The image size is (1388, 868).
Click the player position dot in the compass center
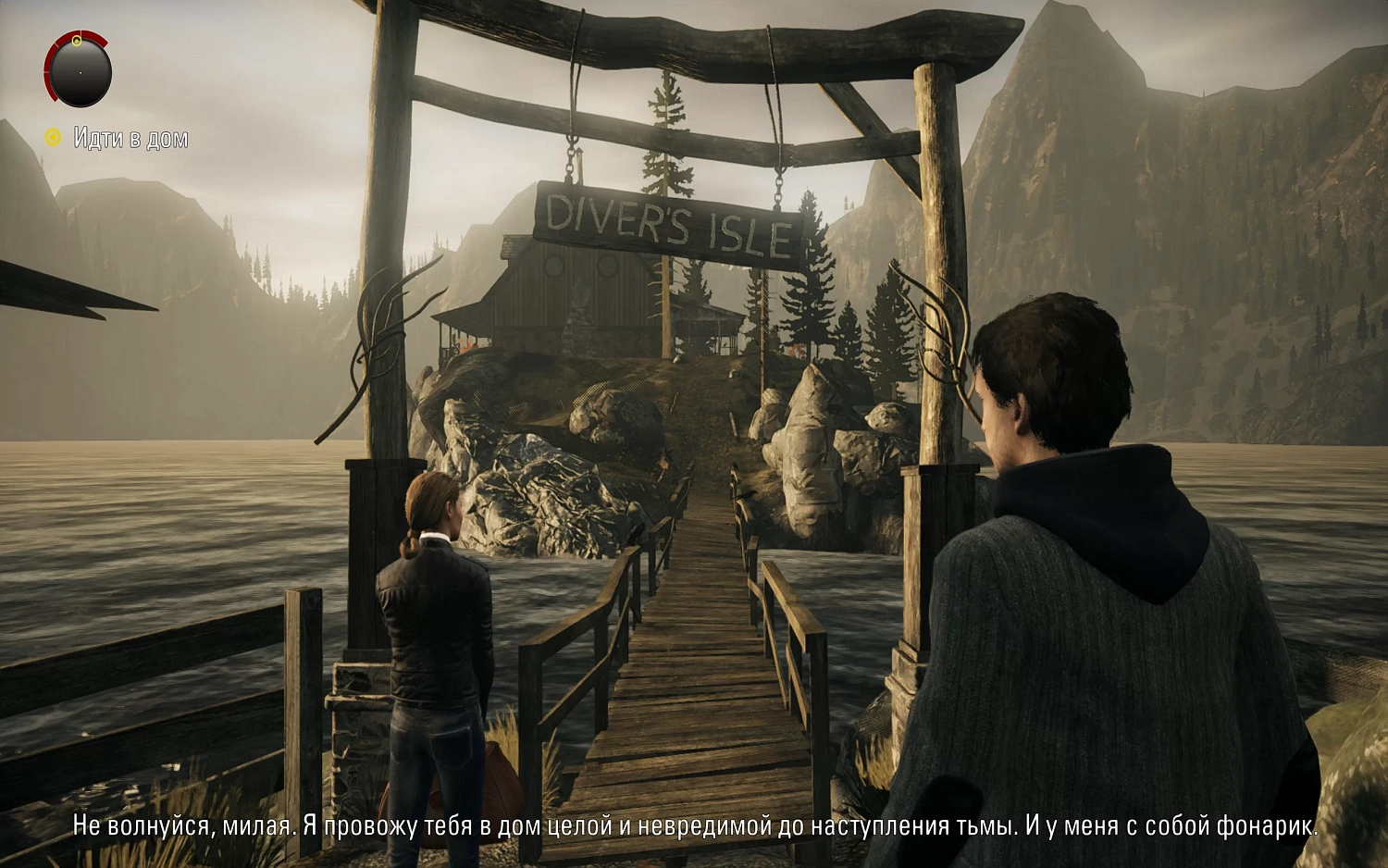click(81, 74)
